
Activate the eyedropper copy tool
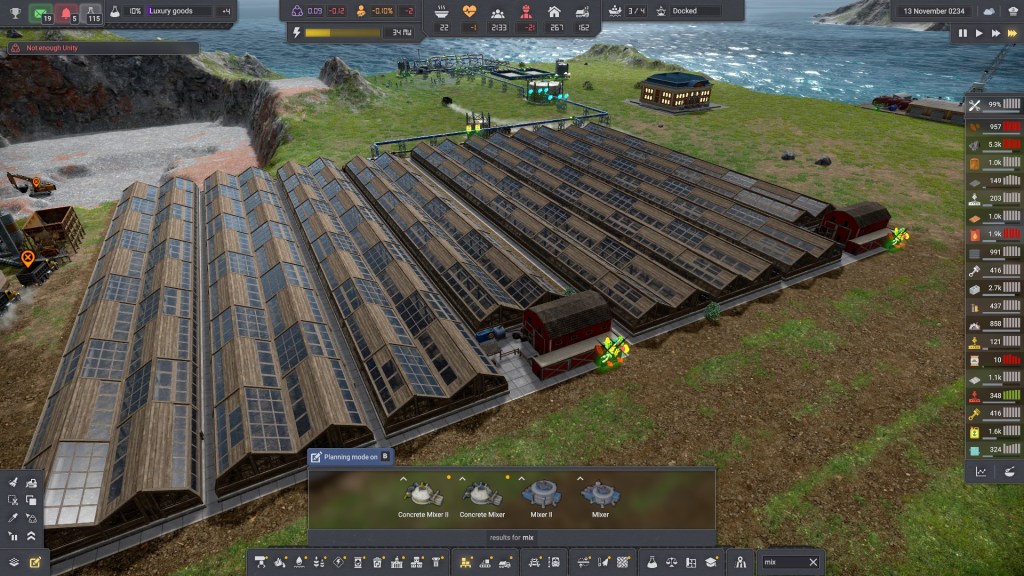tap(14, 518)
